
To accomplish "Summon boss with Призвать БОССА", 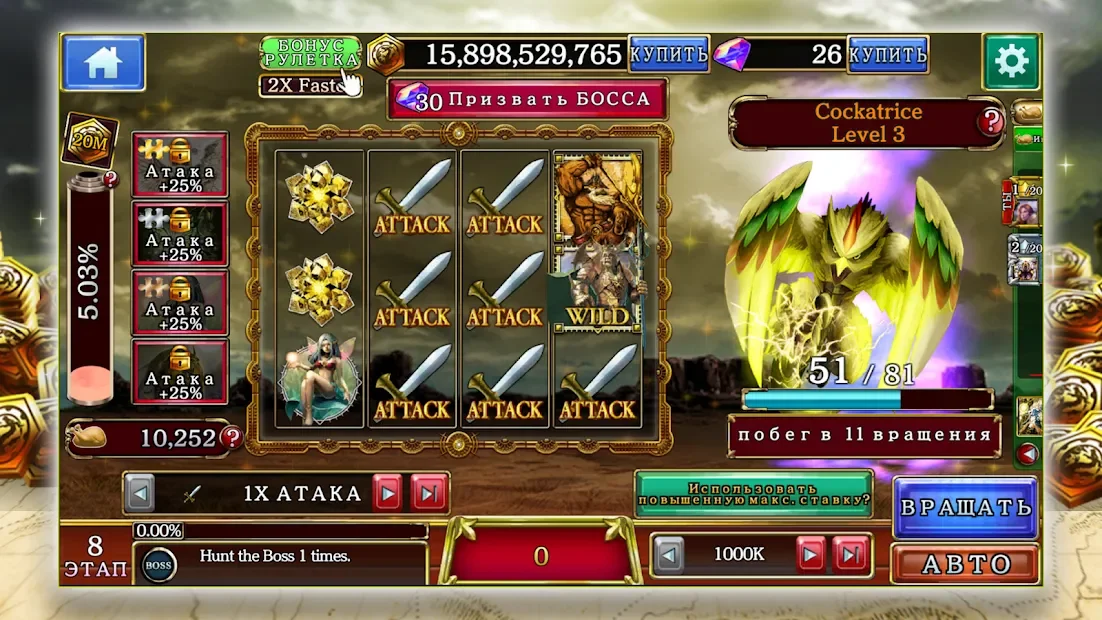I will (527, 99).
